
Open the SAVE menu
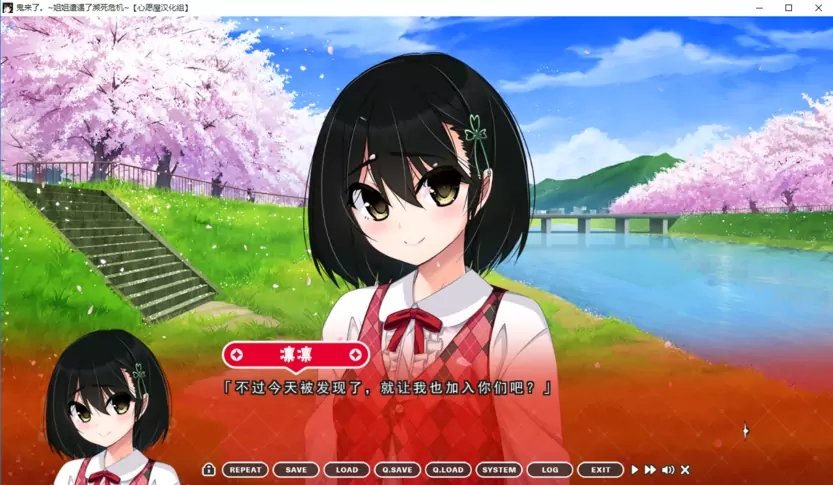296,469
